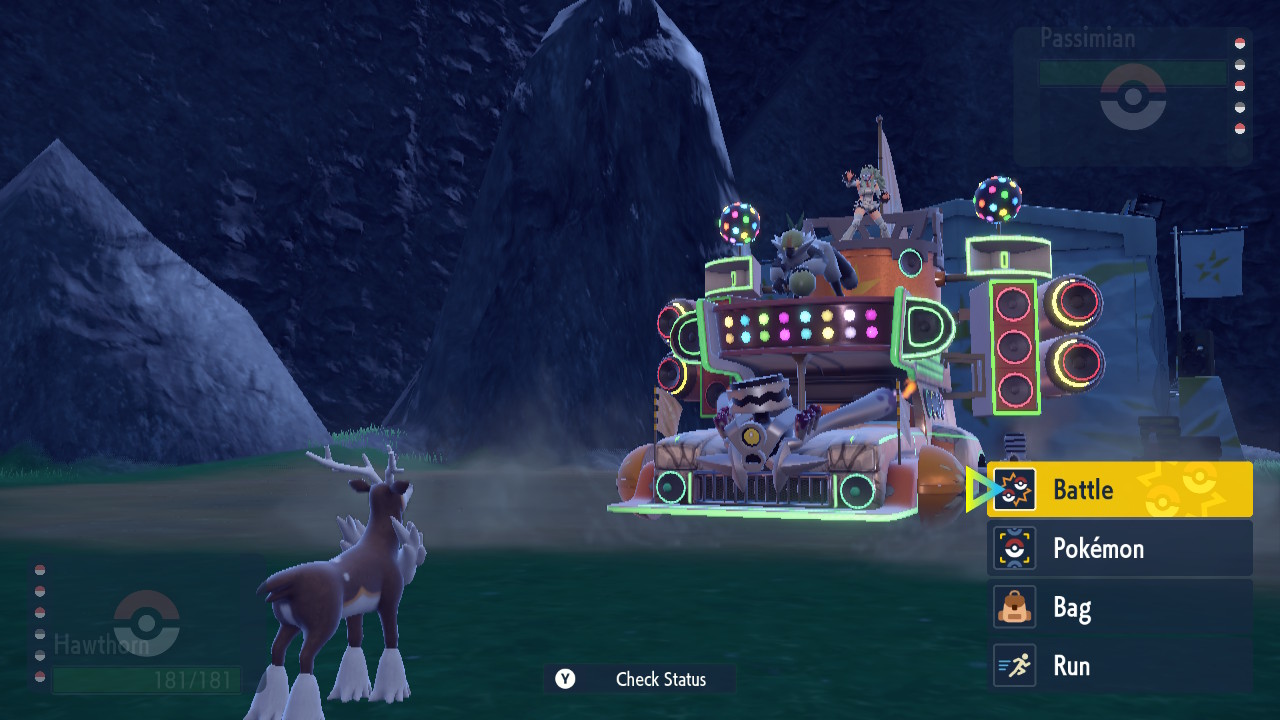Choose the Battle command
The image size is (1280, 720).
(x=1119, y=490)
